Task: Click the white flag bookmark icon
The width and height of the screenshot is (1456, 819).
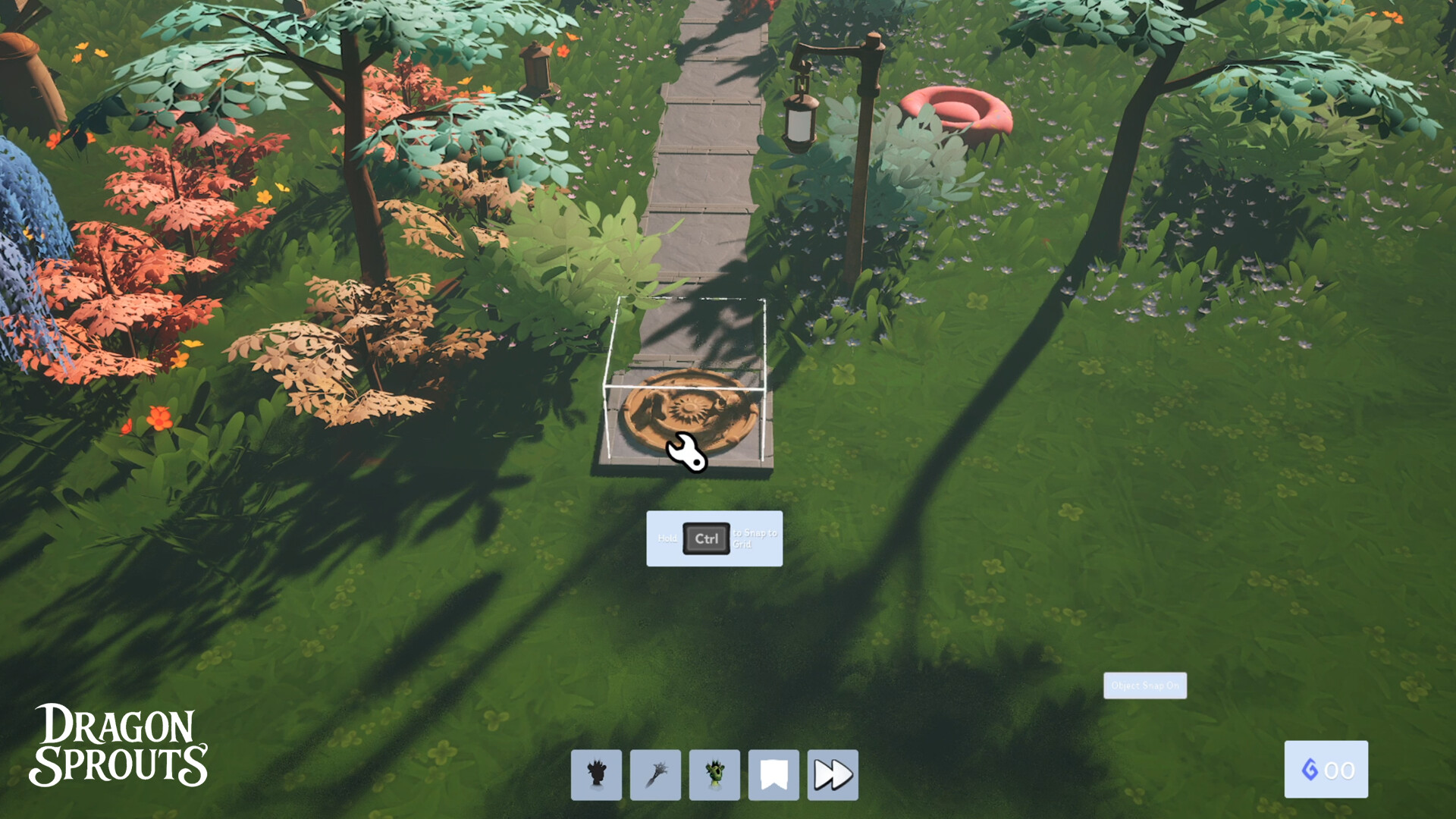Action: coord(772,774)
